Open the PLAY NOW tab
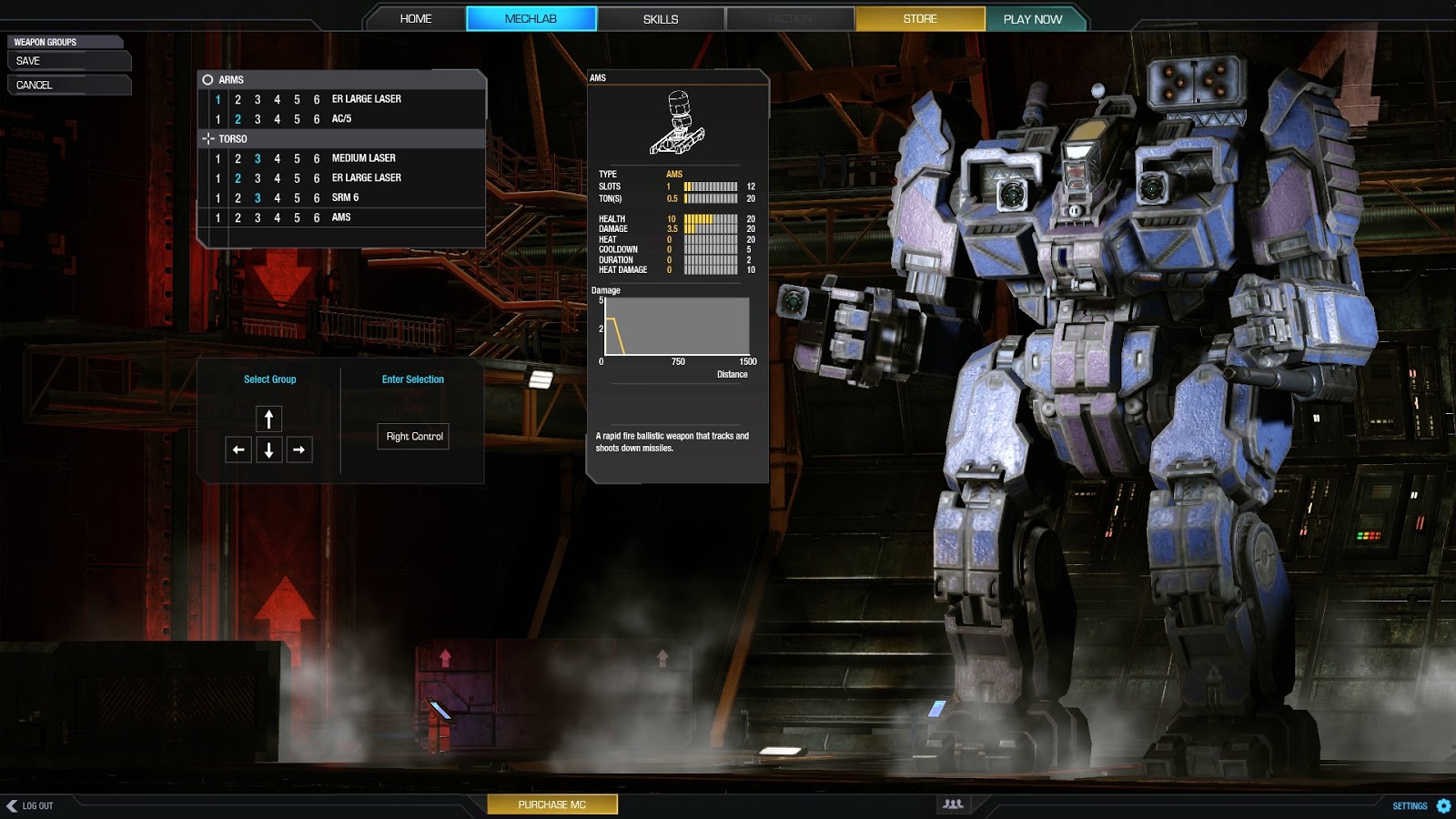The height and width of the screenshot is (819, 1456). point(1033,18)
